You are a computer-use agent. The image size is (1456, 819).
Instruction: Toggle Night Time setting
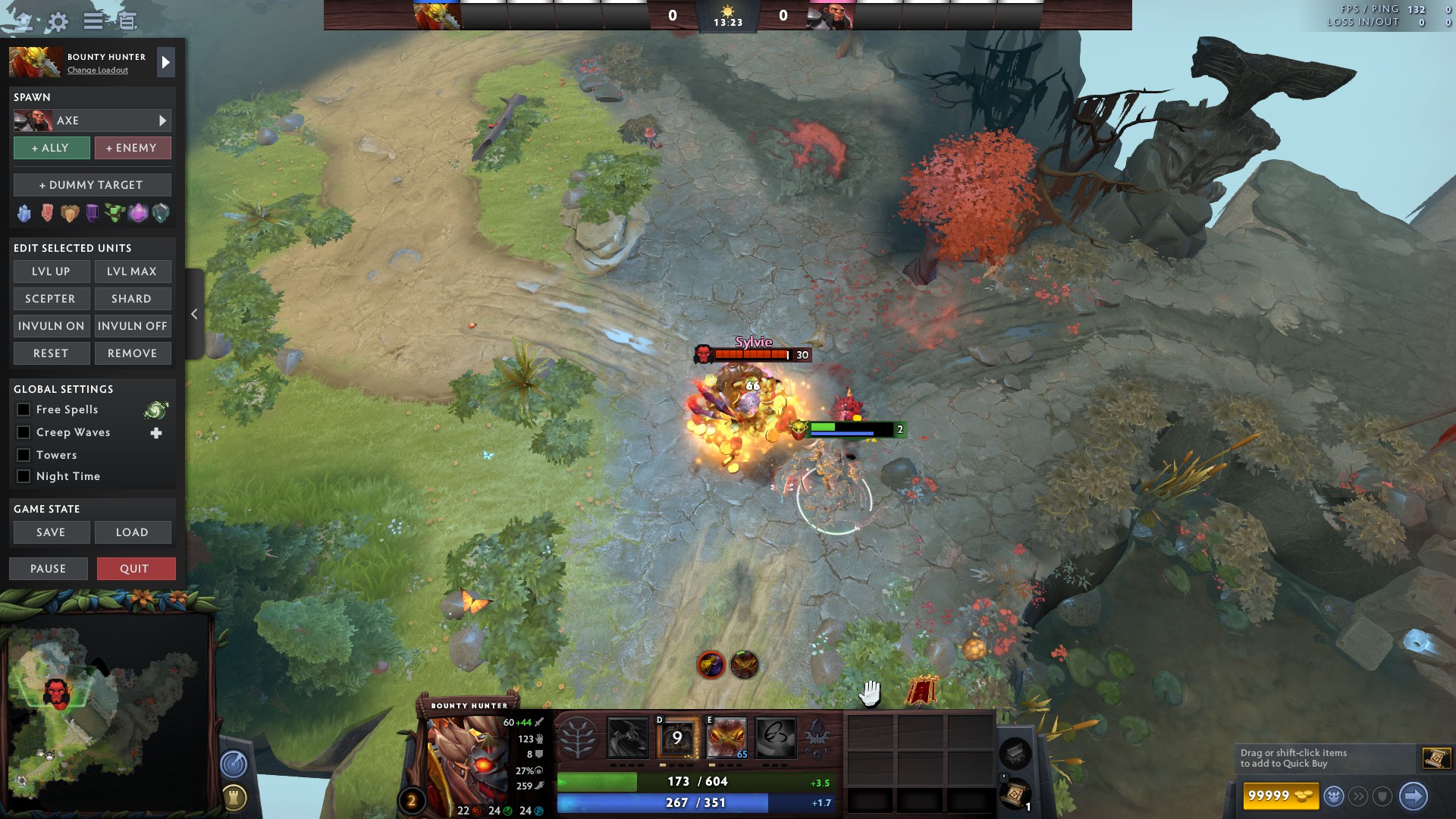24,476
